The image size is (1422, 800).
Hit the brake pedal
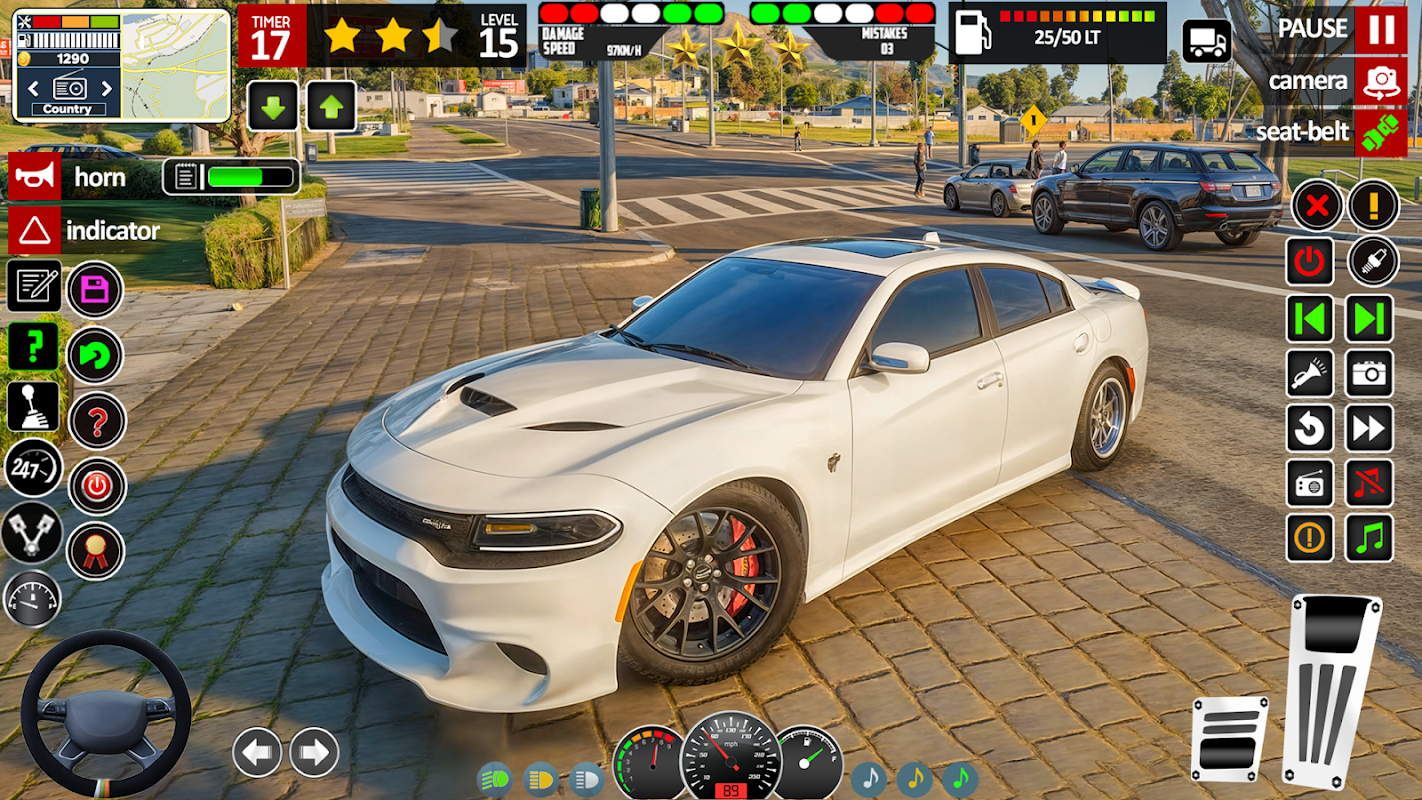(1228, 740)
